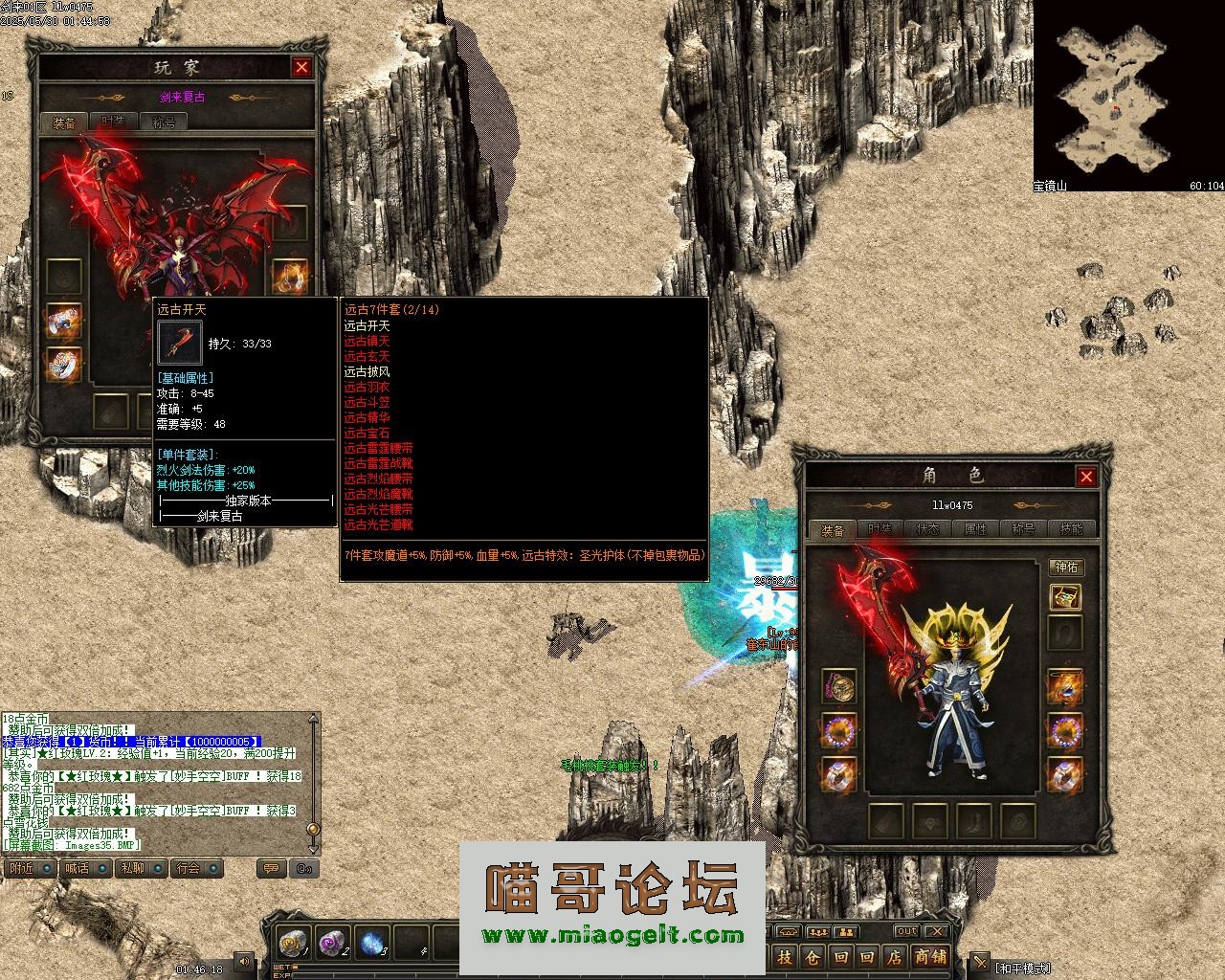
Task: Close the 角色 character window
Action: (x=1086, y=477)
